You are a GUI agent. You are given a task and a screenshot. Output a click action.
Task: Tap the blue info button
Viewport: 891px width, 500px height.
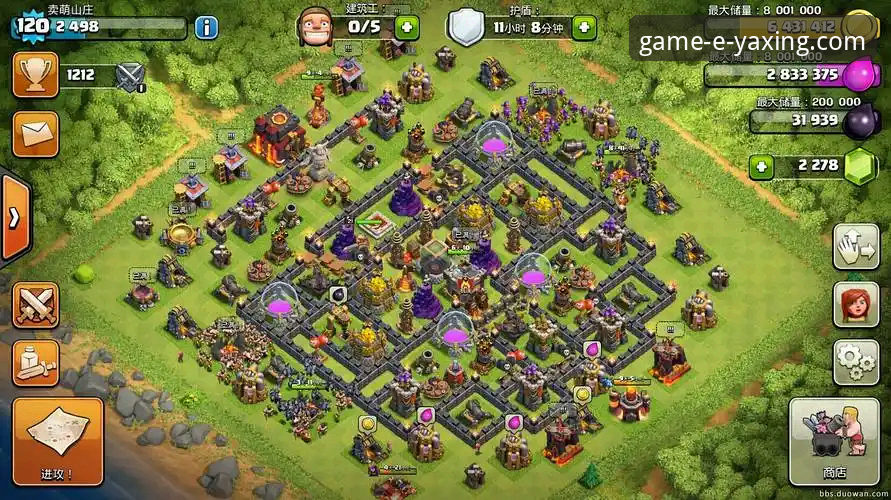tap(206, 27)
